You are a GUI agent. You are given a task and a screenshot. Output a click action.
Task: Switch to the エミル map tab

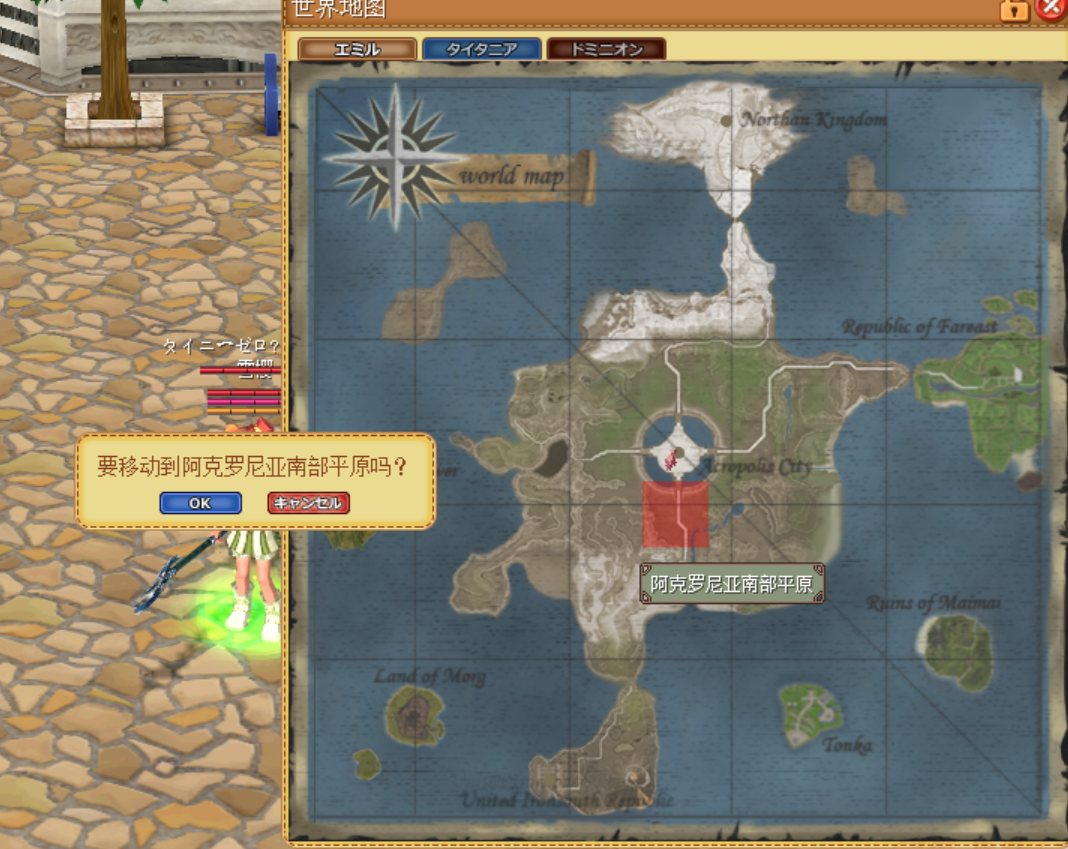point(357,49)
